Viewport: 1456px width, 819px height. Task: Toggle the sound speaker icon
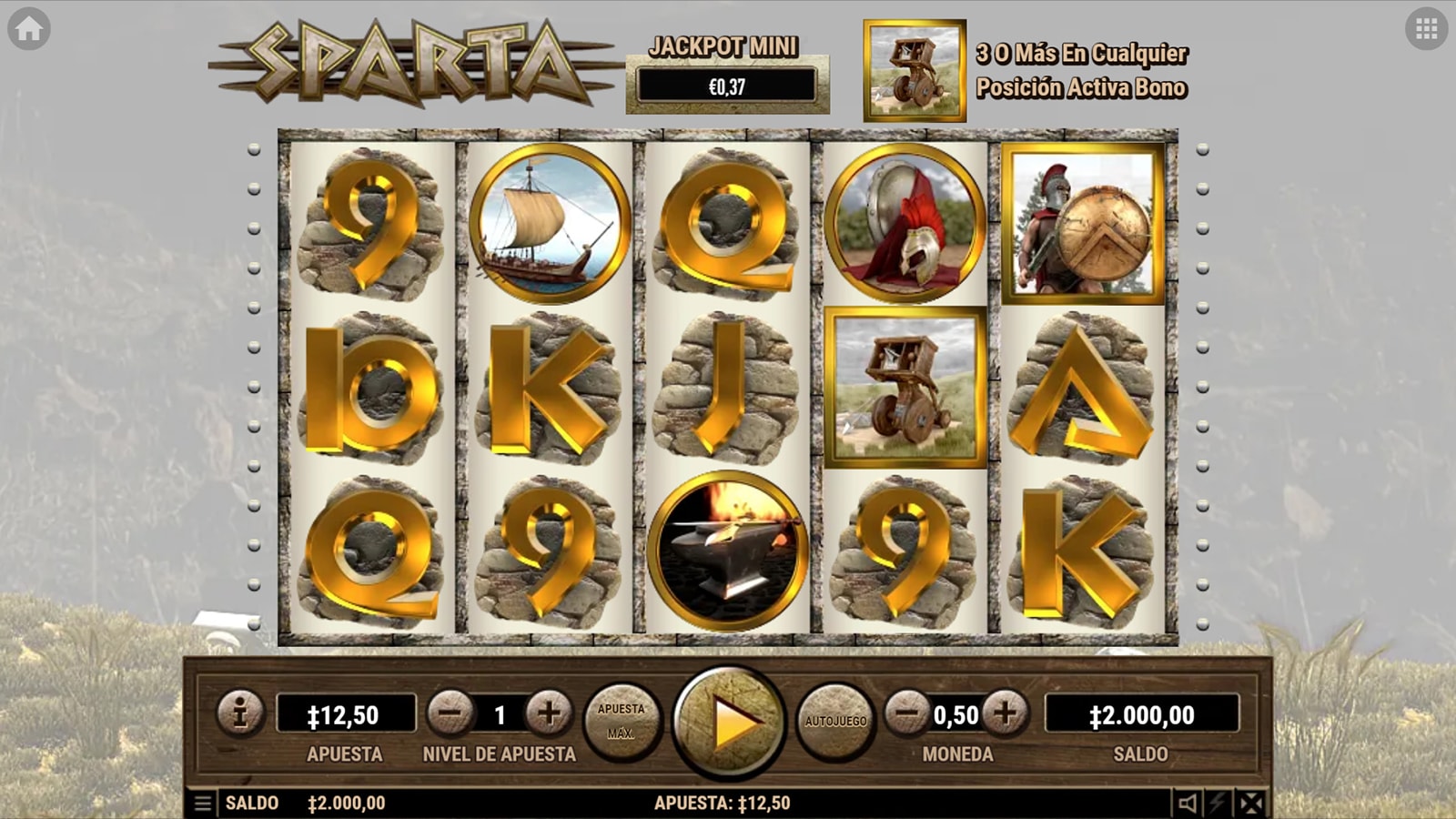point(1187,803)
